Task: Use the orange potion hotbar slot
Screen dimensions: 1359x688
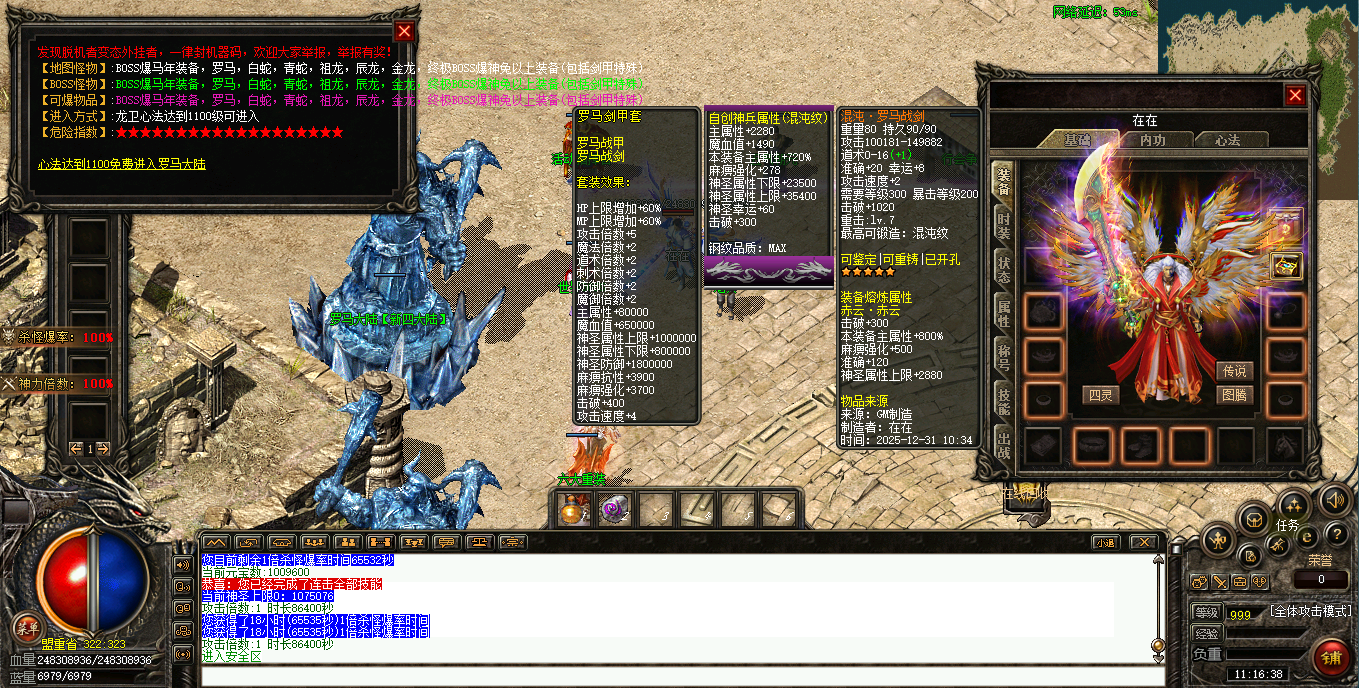Action: (573, 511)
